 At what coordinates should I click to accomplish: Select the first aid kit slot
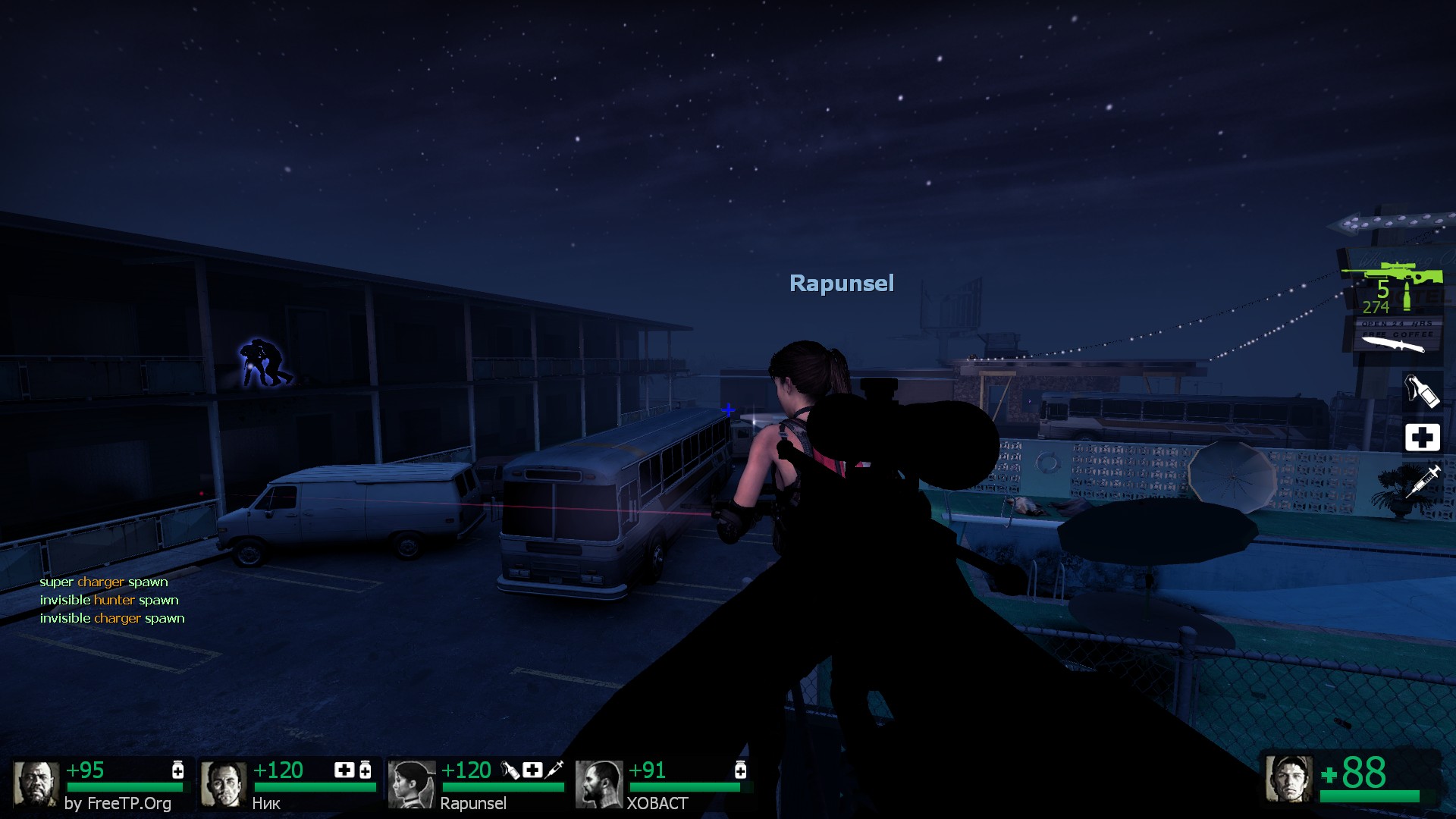coord(1422,437)
